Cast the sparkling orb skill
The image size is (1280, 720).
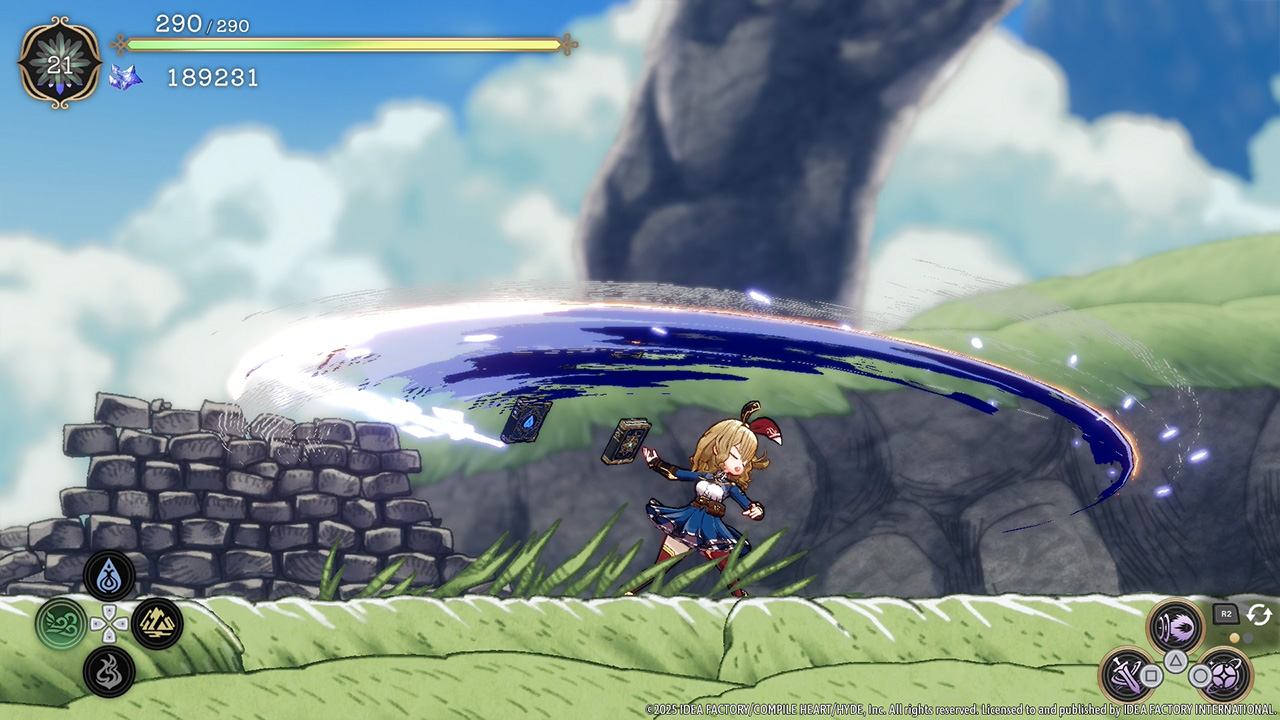click(x=1223, y=675)
